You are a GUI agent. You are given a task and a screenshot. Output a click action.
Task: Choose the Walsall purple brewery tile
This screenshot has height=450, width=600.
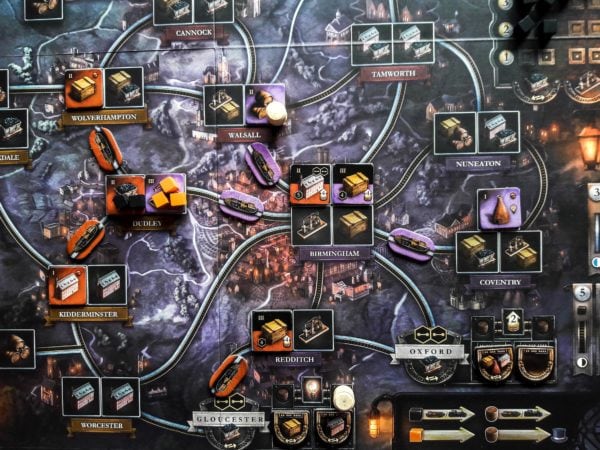click(x=265, y=105)
